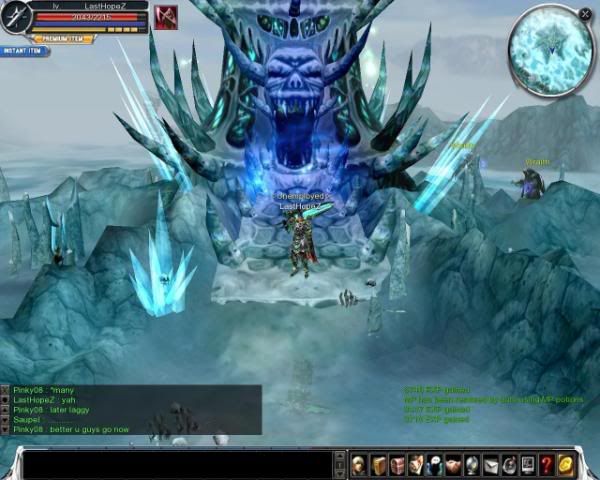Click the character weapon emblem portrait
The height and width of the screenshot is (480, 600).
click(16, 18)
